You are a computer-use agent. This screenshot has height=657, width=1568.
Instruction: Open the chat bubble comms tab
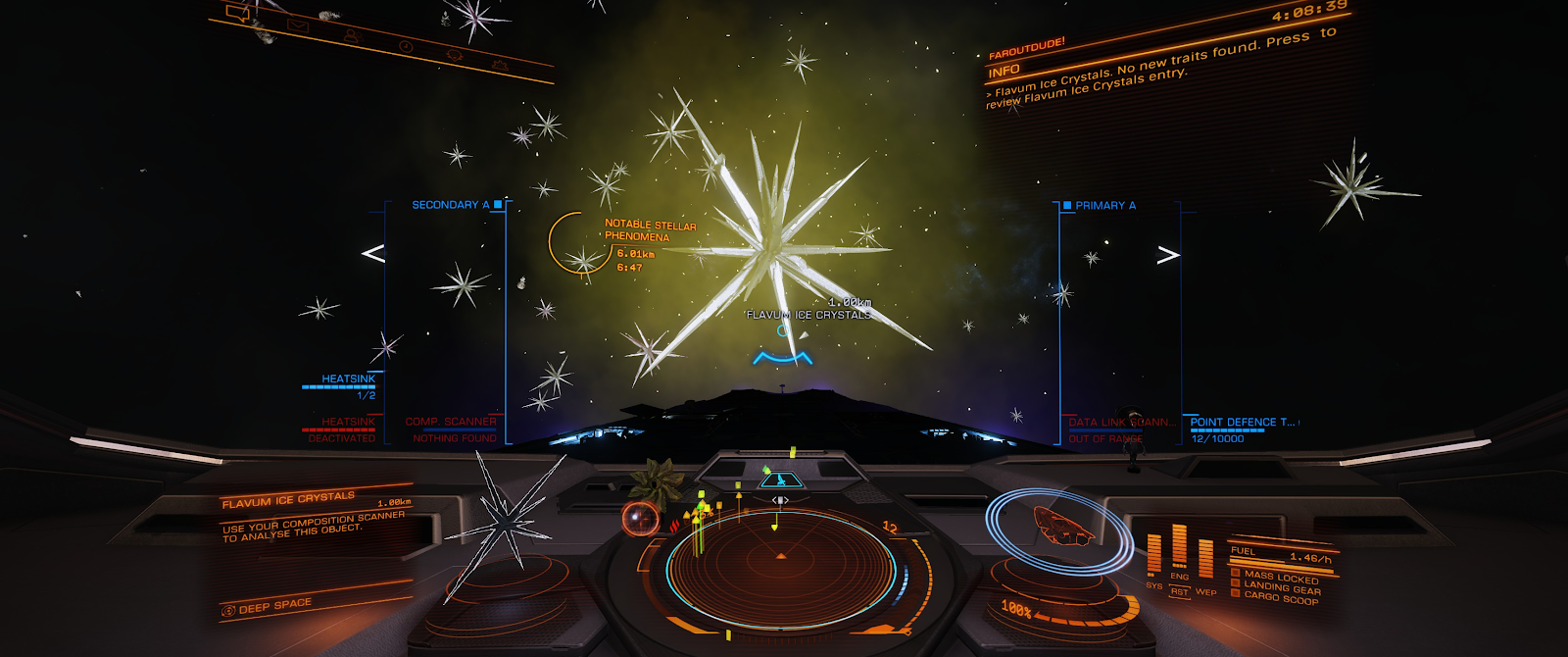pyautogui.click(x=238, y=13)
